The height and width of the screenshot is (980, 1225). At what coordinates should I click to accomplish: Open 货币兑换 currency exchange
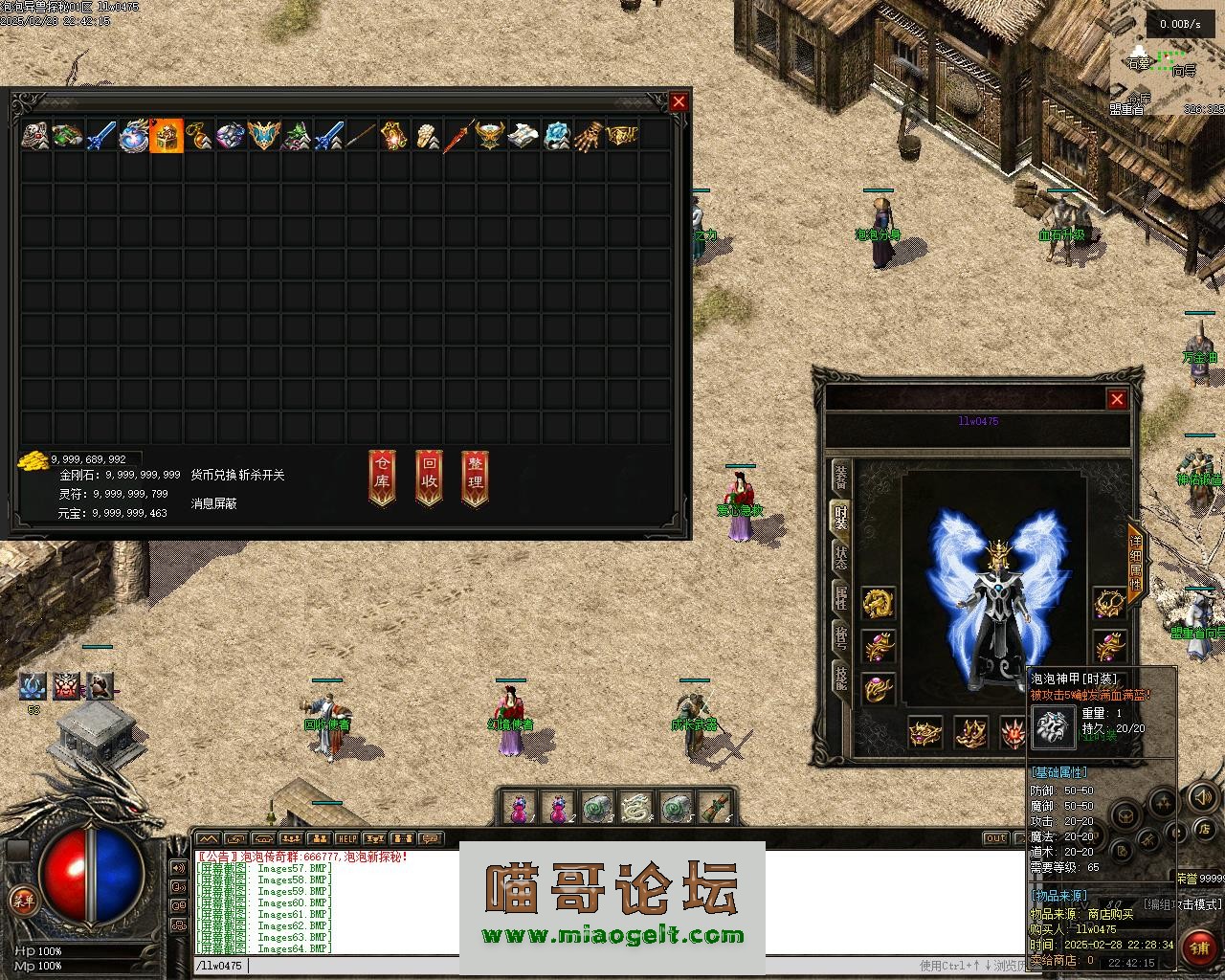(213, 475)
